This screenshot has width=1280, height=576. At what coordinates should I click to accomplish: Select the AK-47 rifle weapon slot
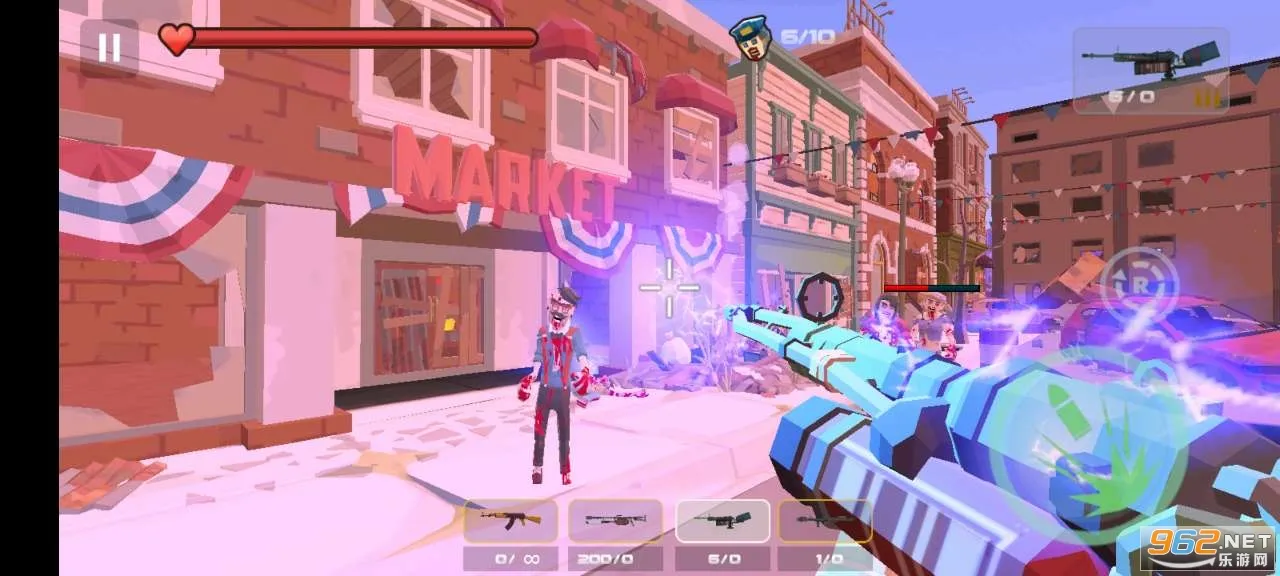pos(511,521)
